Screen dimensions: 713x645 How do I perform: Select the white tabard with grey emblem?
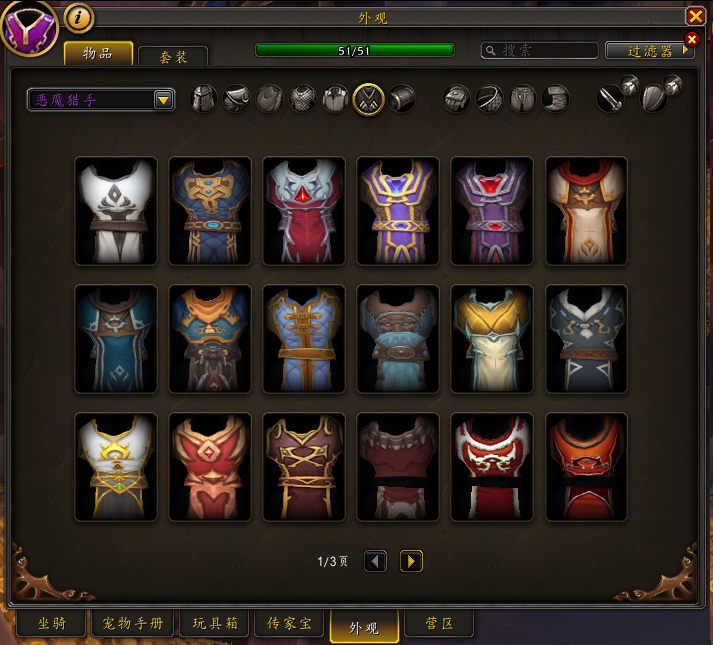[x=116, y=211]
